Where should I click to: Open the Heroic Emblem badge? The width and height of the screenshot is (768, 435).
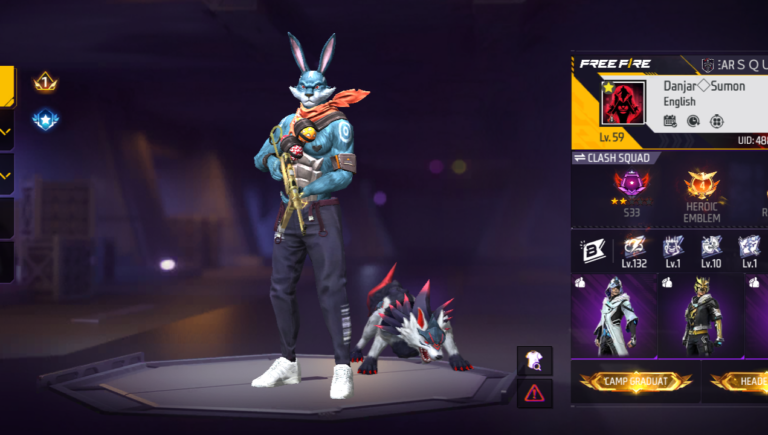[x=701, y=187]
